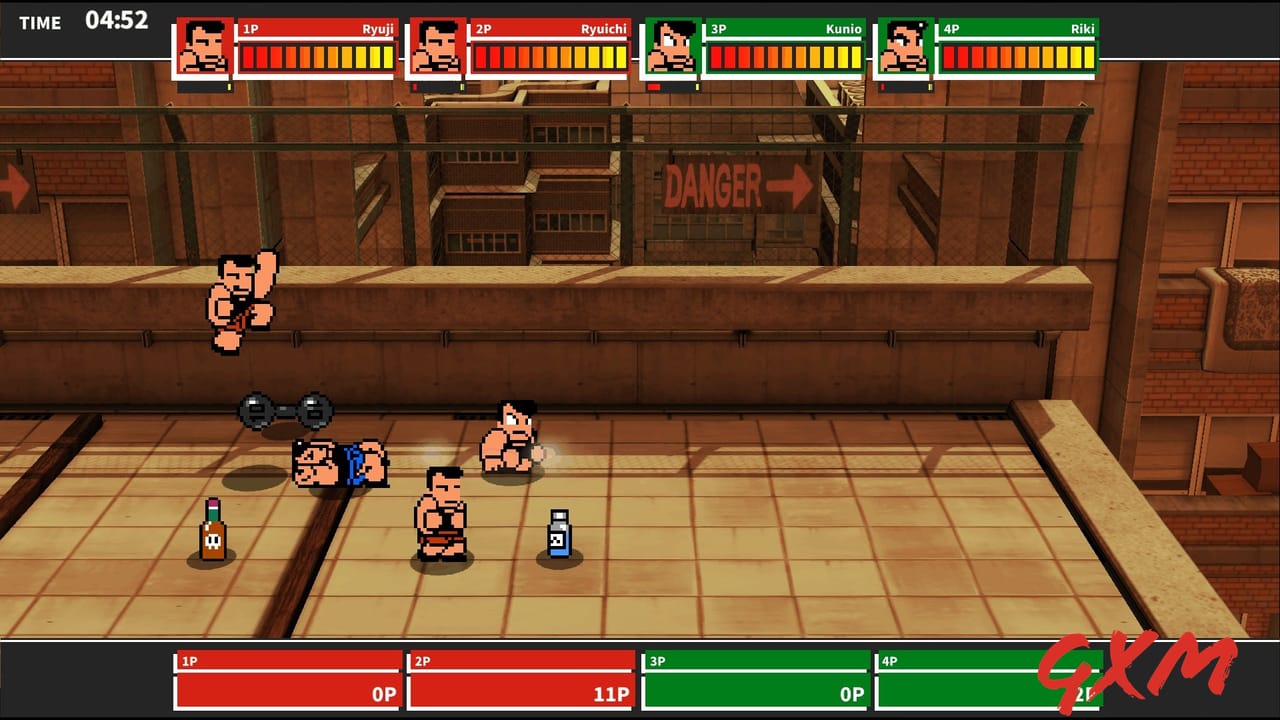Click the 2P name label Ryuichi
Screen dimensions: 1280x720
[603, 30]
